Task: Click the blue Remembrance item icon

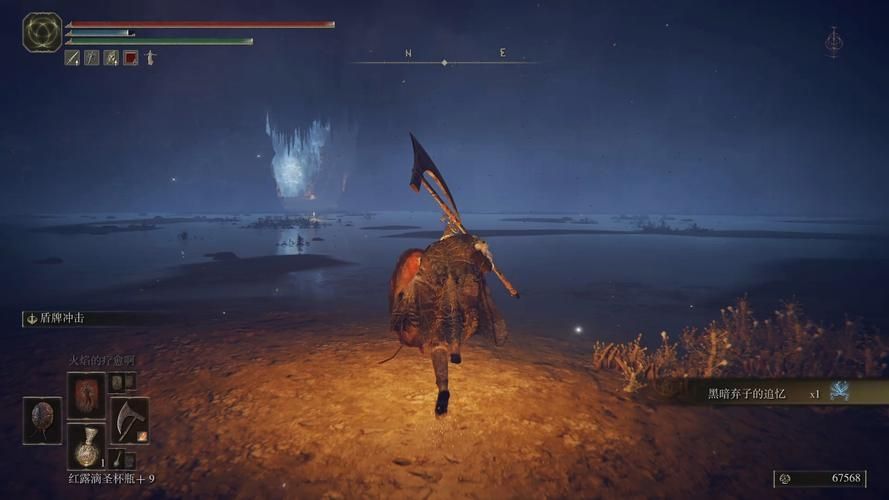Action: coord(839,392)
